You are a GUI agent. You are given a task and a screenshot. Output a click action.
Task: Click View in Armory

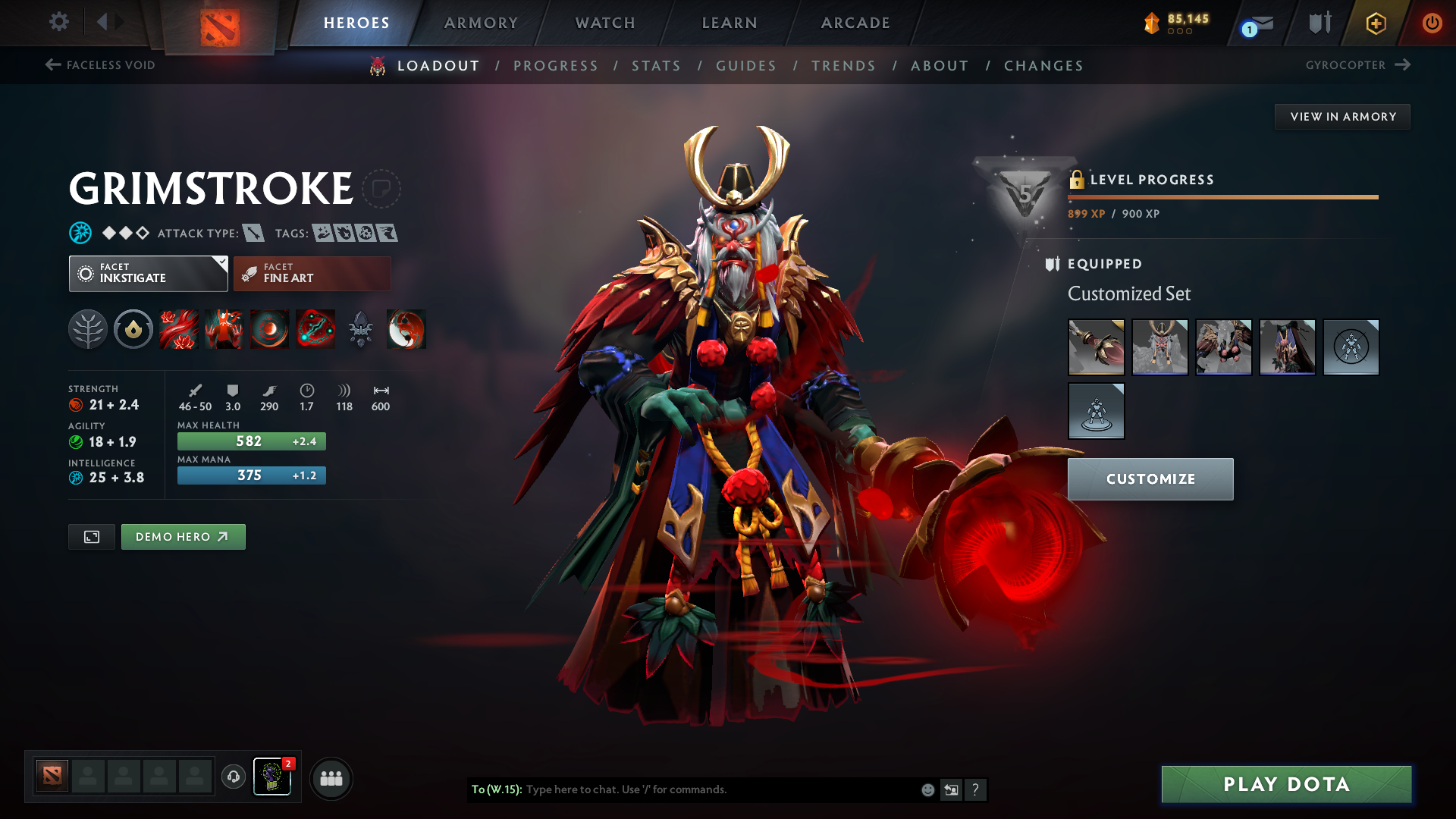pos(1342,116)
